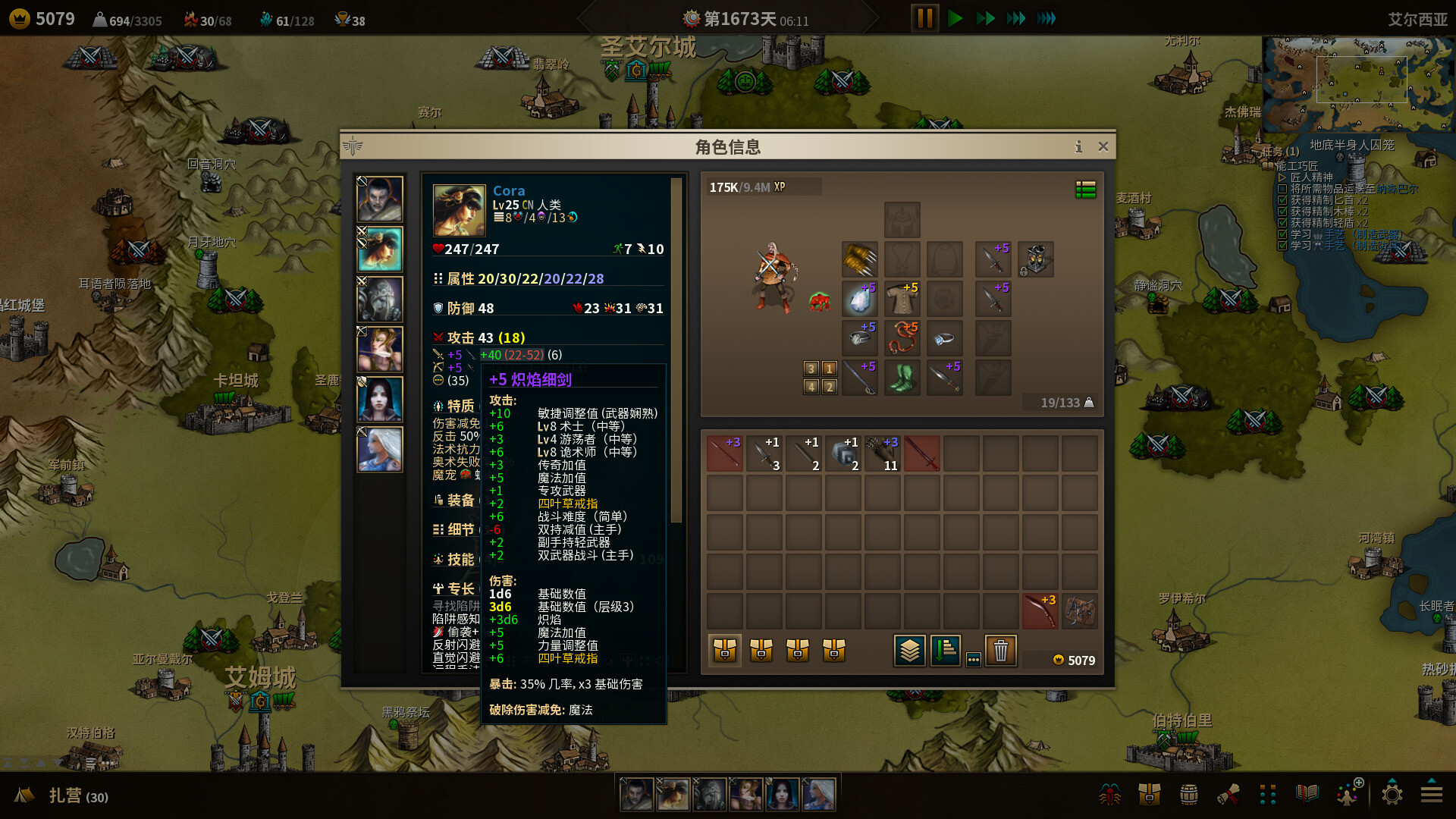Expand the 装备 section in character sheet
The width and height of the screenshot is (1456, 819).
tap(455, 500)
